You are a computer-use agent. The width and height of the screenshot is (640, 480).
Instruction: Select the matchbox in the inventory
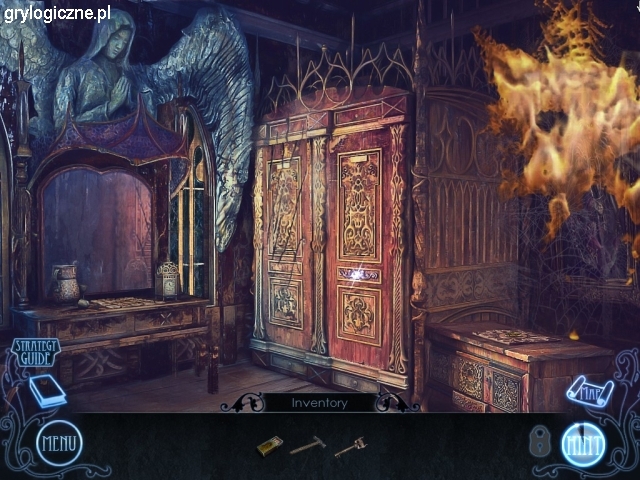(x=266, y=446)
